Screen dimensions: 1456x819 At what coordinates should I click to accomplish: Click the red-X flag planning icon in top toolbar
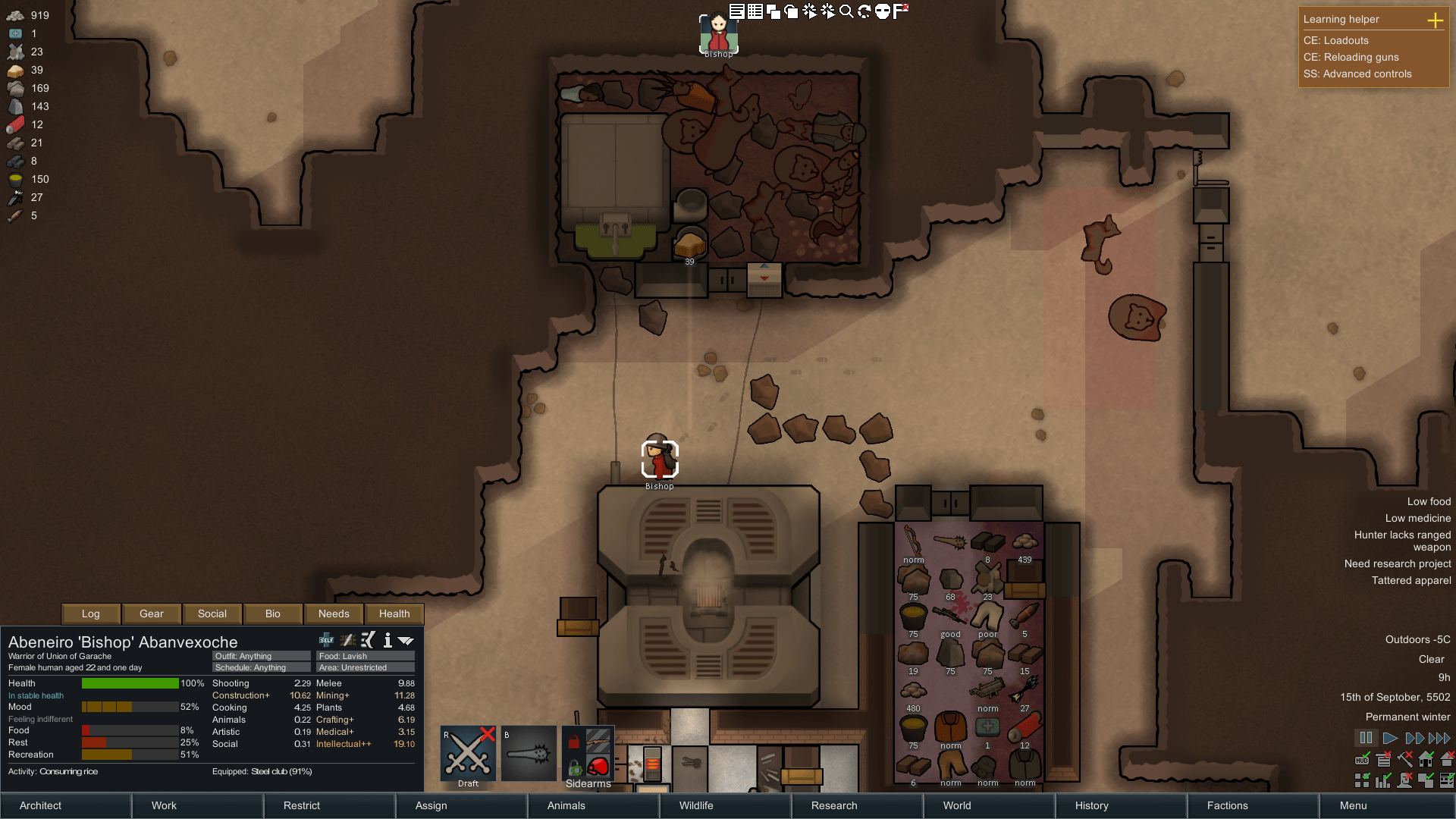901,11
